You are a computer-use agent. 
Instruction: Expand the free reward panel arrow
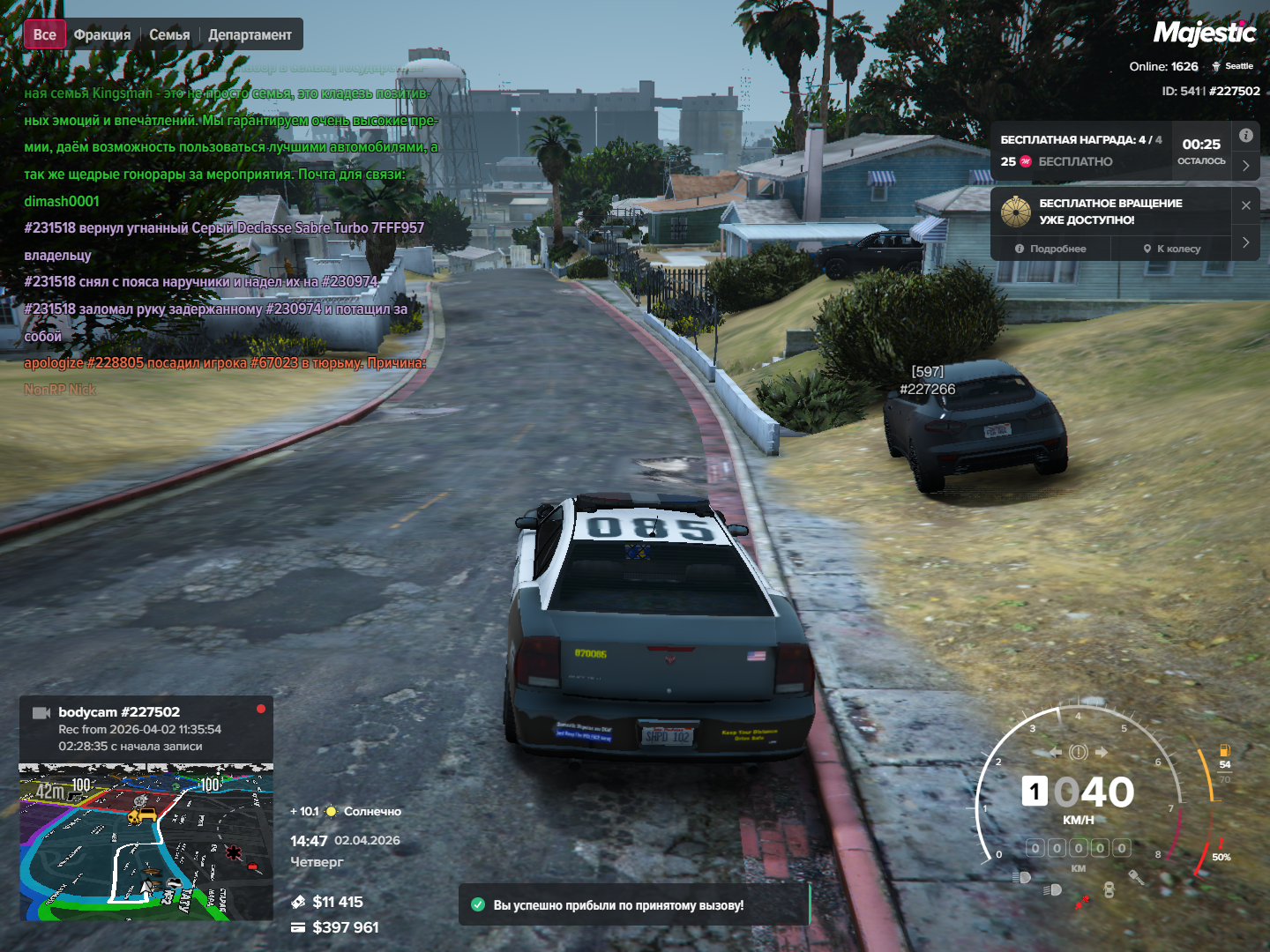click(1245, 165)
